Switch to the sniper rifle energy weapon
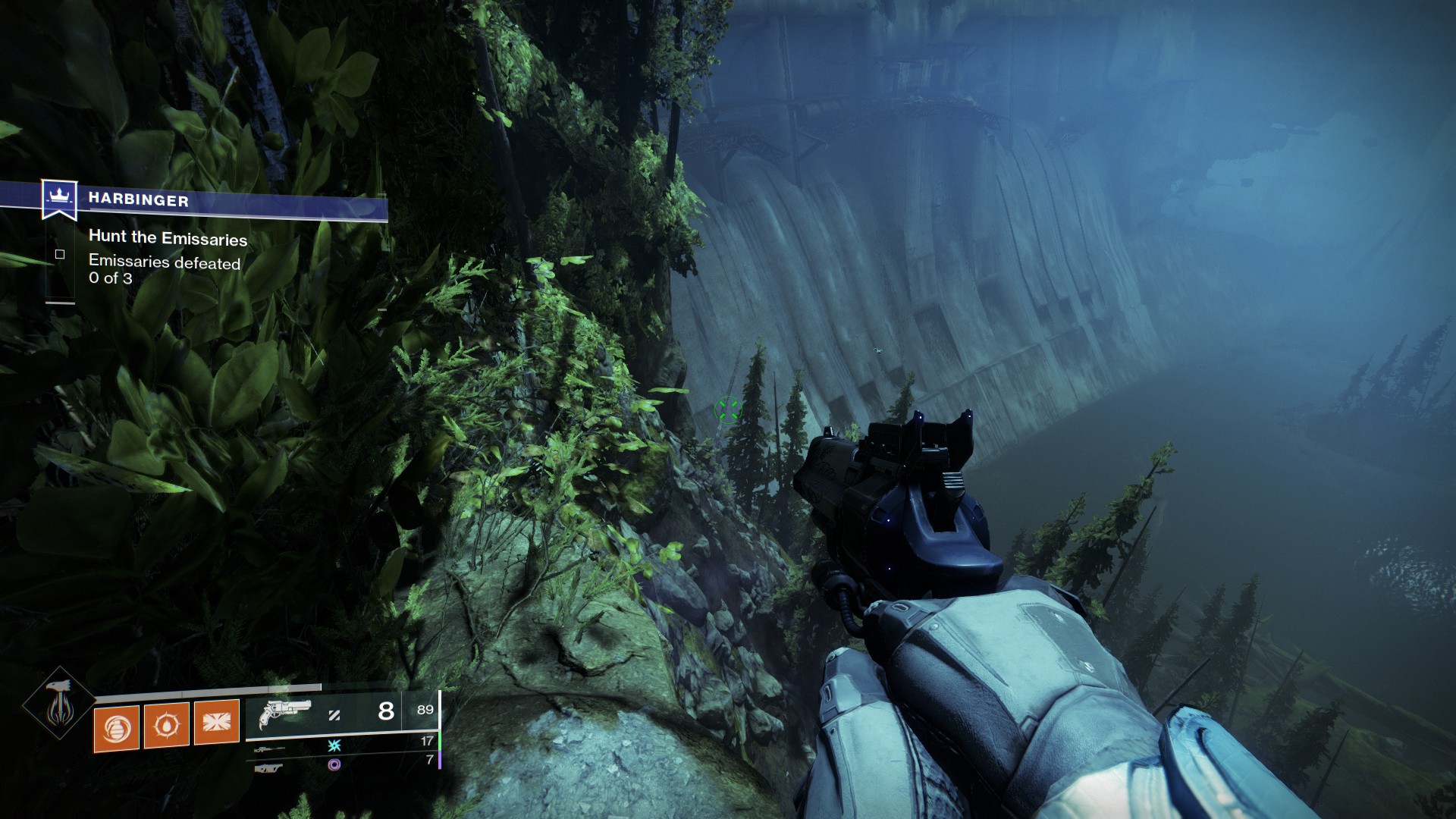 [269, 749]
